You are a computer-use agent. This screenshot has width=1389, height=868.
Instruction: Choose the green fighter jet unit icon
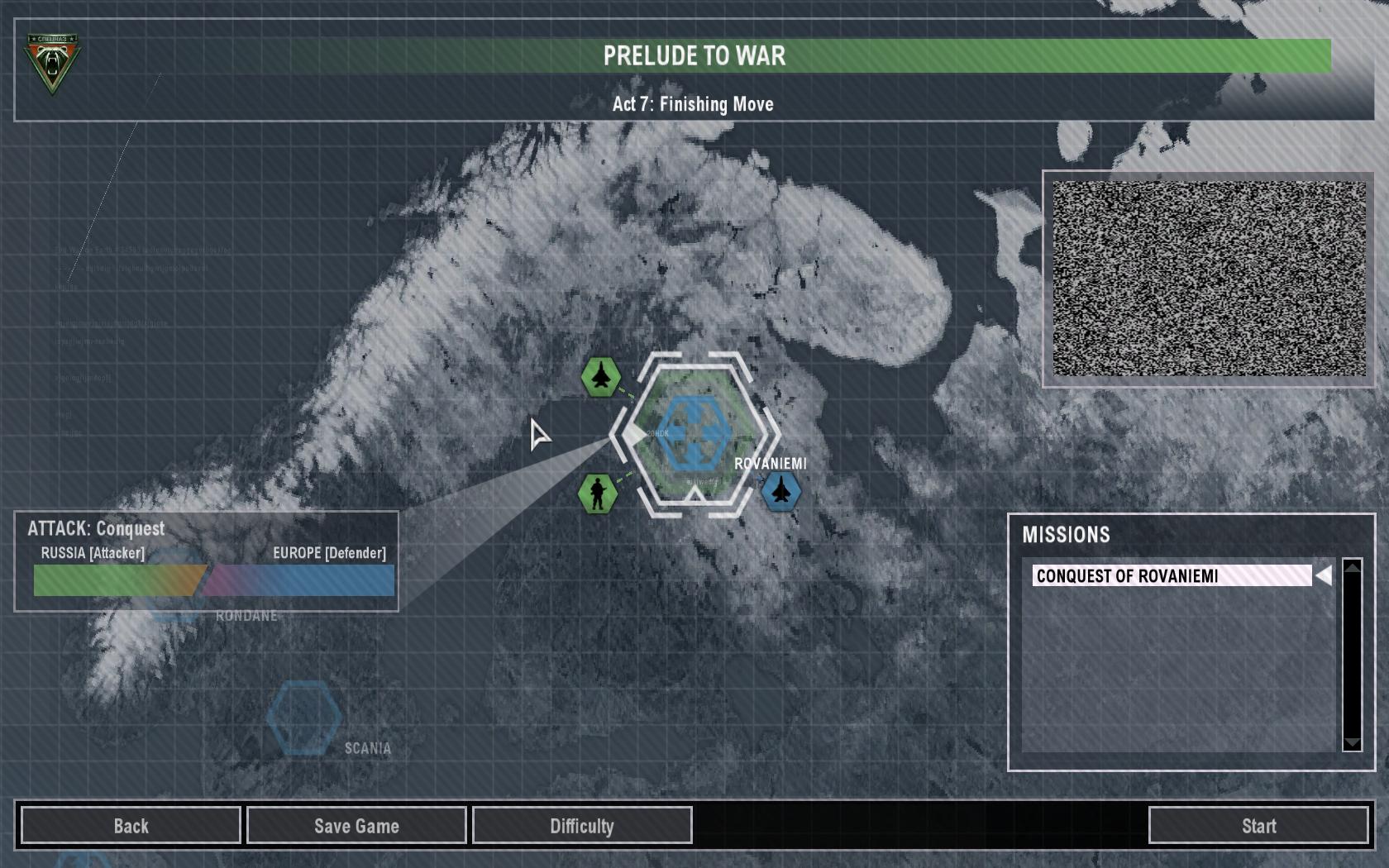tap(601, 377)
